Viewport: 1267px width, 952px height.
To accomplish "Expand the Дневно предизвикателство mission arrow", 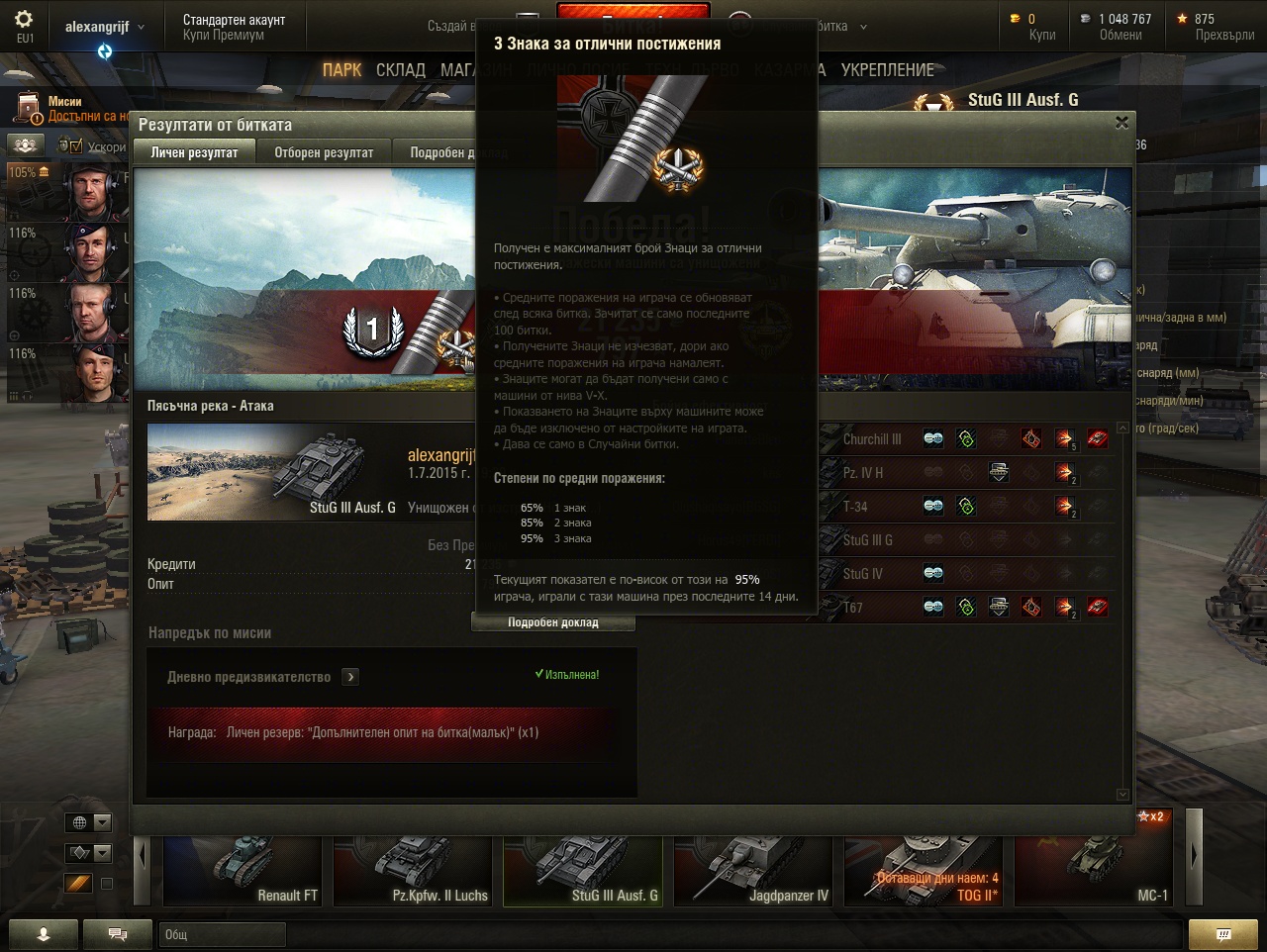I will (x=350, y=677).
